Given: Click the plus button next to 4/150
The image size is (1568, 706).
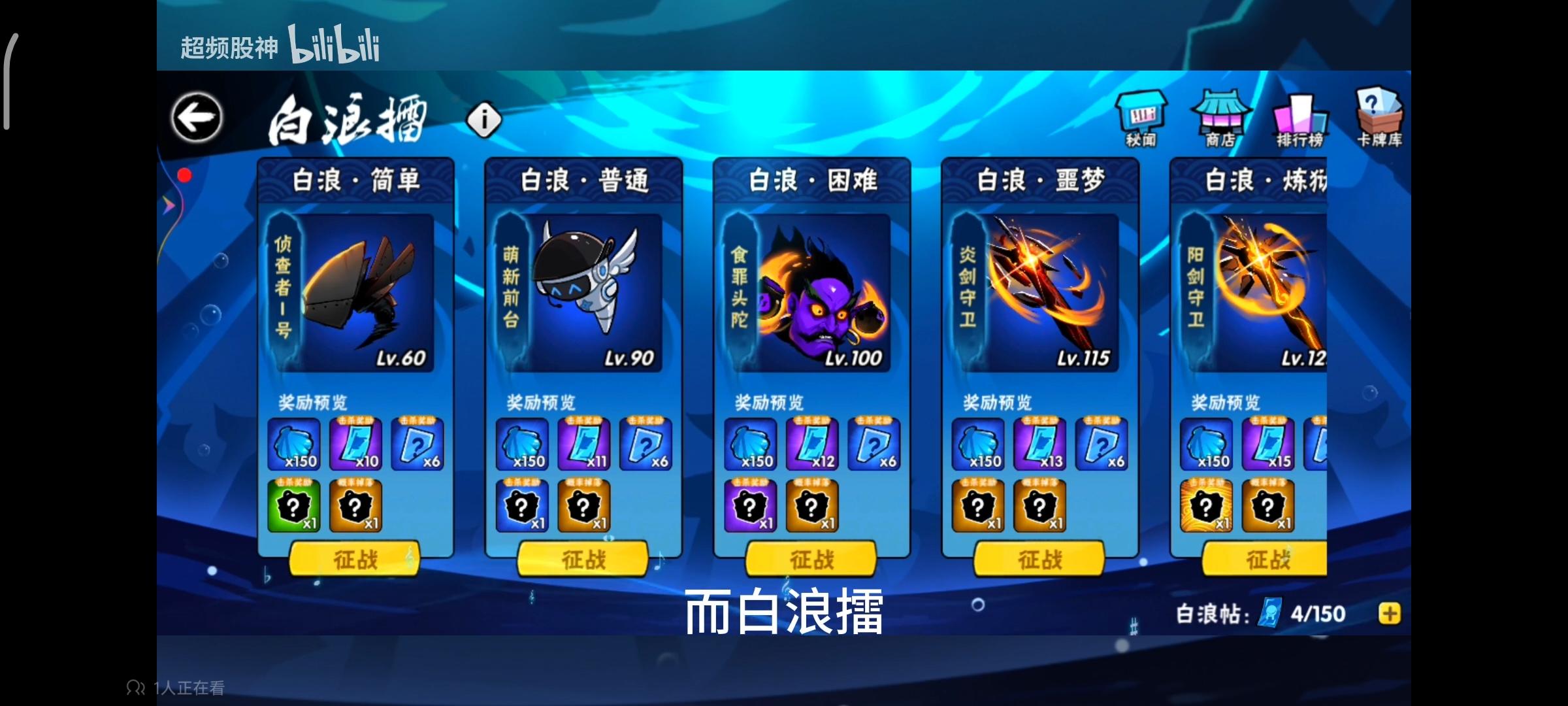Looking at the screenshot, I should coord(1388,613).
